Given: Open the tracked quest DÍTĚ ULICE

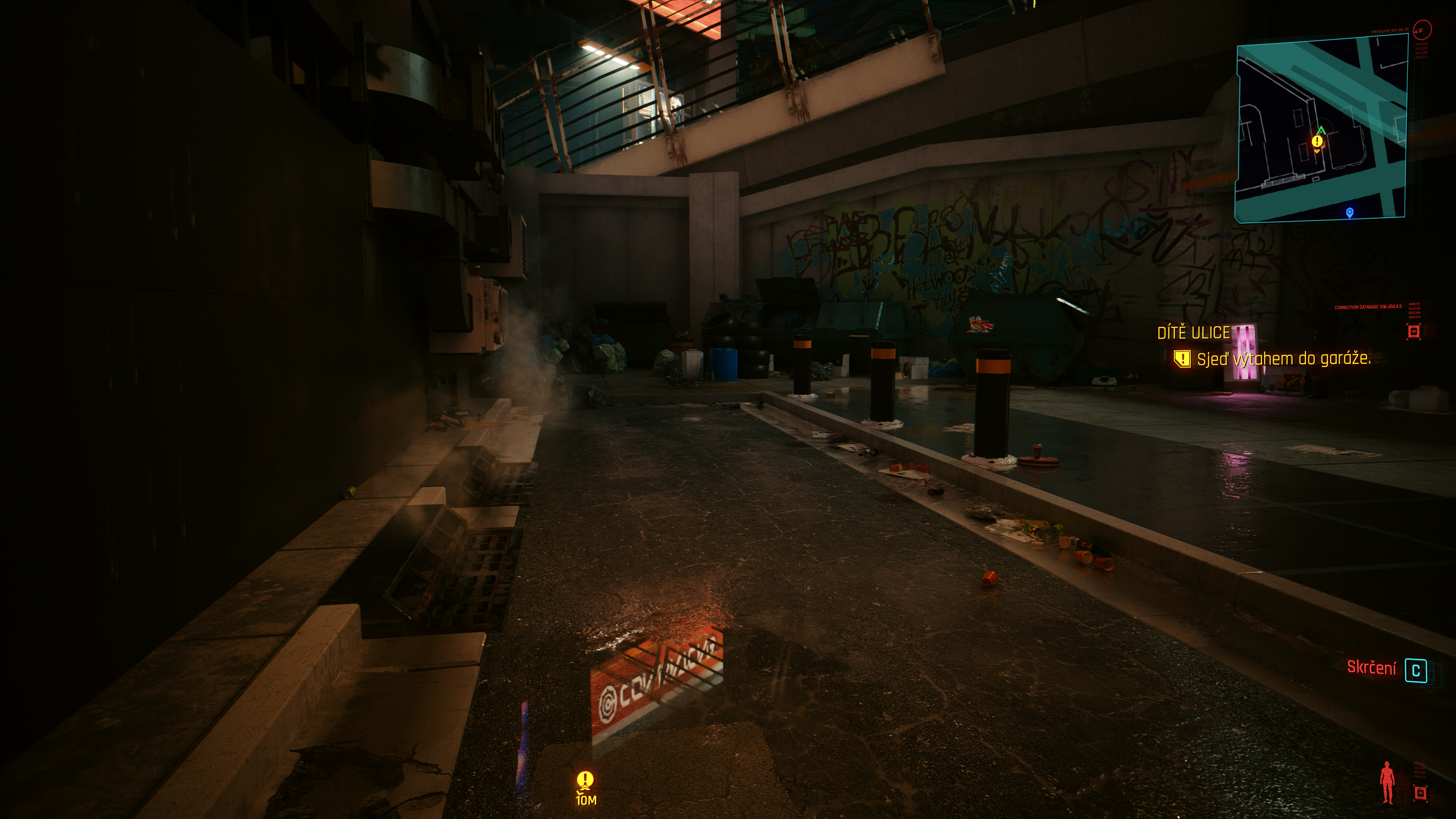Looking at the screenshot, I should pos(1193,333).
